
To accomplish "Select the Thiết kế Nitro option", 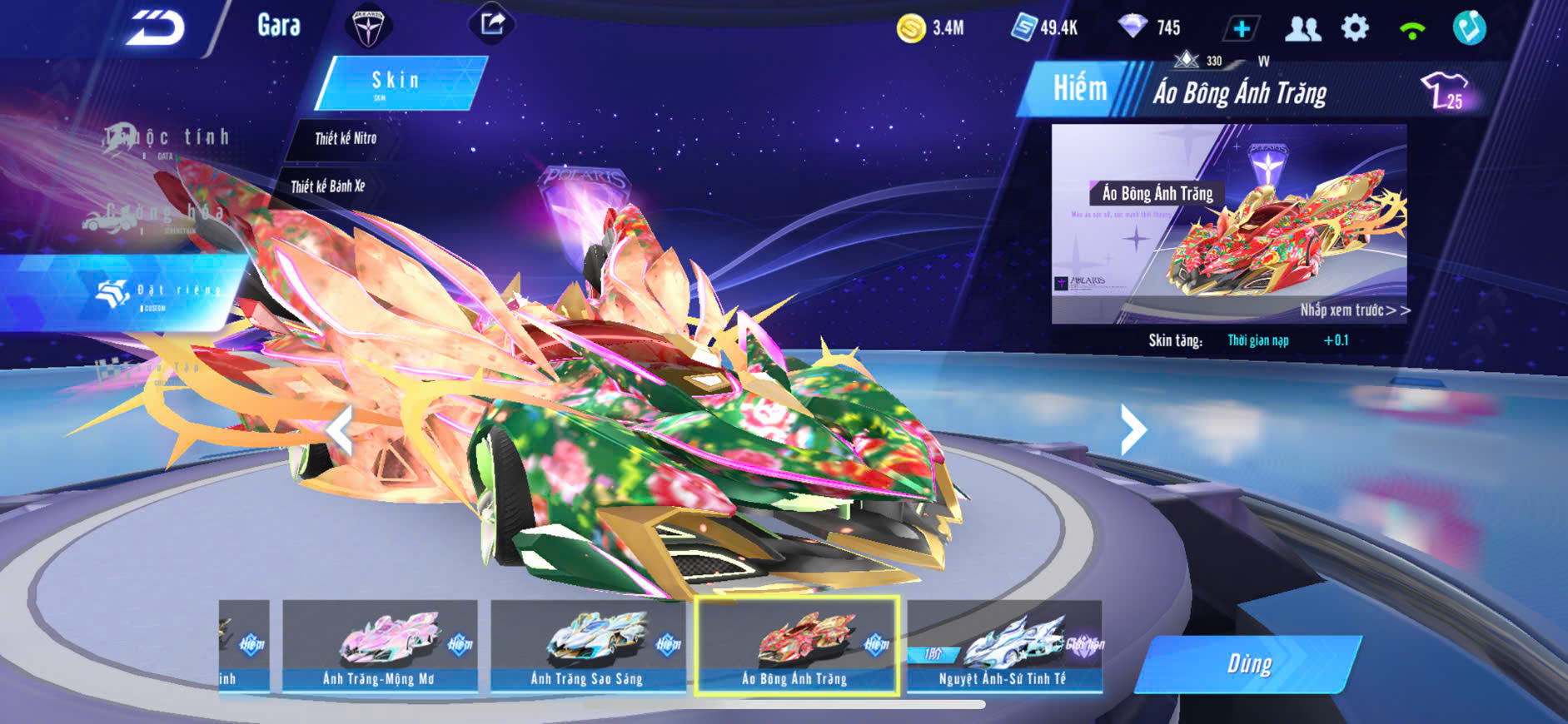I will [x=346, y=139].
